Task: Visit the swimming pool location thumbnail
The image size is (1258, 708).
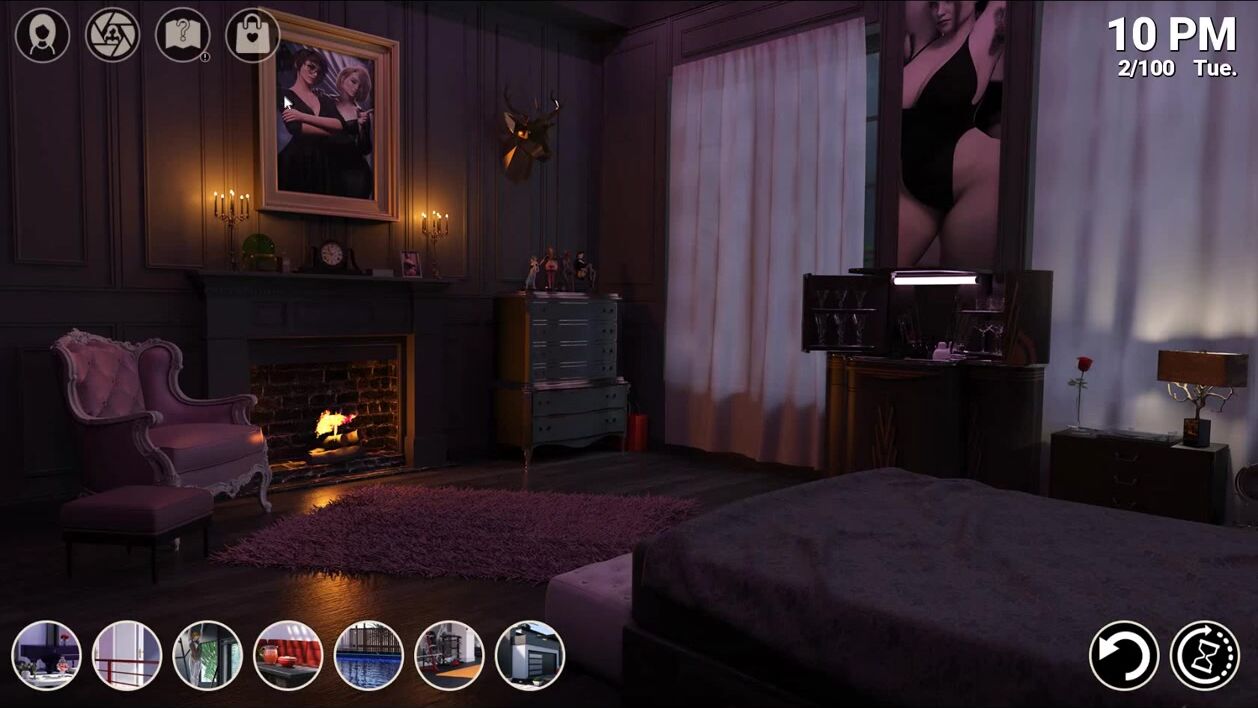Action: coord(369,656)
